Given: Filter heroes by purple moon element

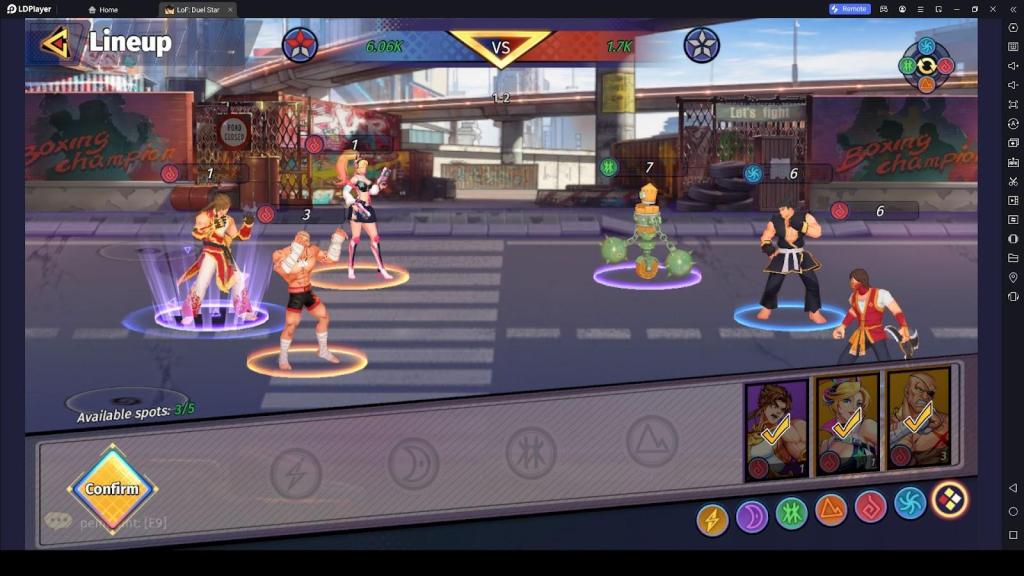Looking at the screenshot, I should click(751, 516).
